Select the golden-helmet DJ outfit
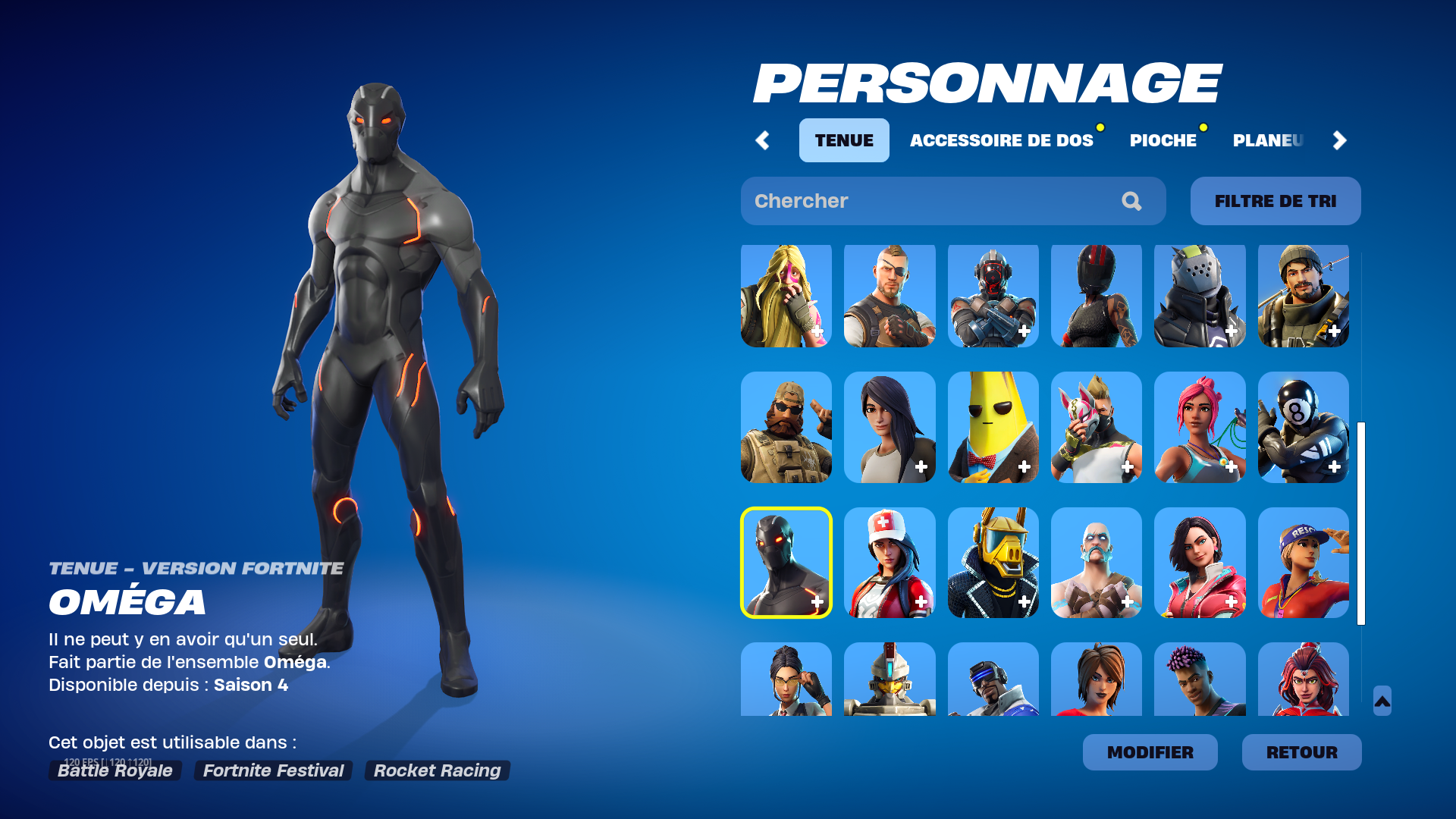 click(993, 563)
